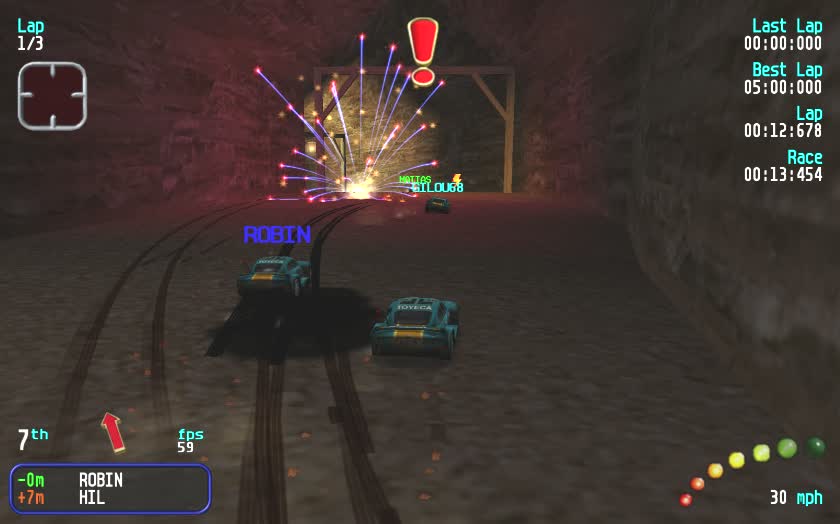Select ROBIN in the standings panel

100,479
